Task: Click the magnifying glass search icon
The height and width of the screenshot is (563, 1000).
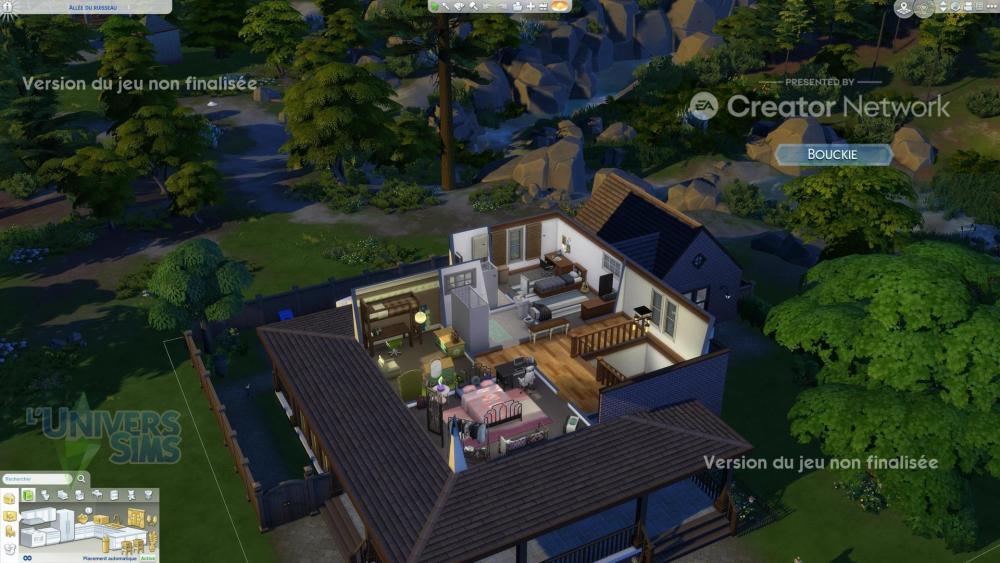Action: coord(81,479)
